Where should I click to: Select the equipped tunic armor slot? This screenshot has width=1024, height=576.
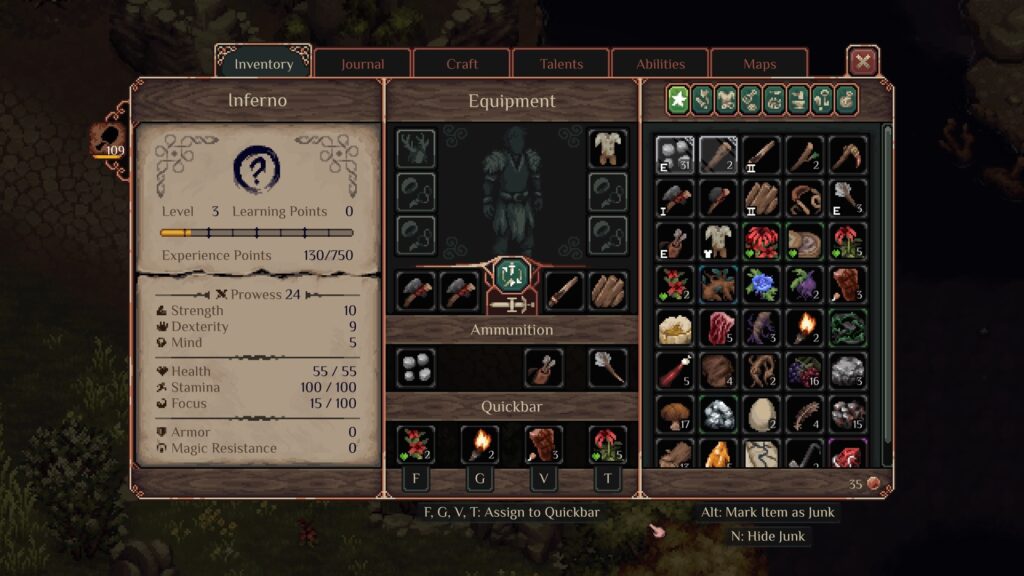[607, 147]
